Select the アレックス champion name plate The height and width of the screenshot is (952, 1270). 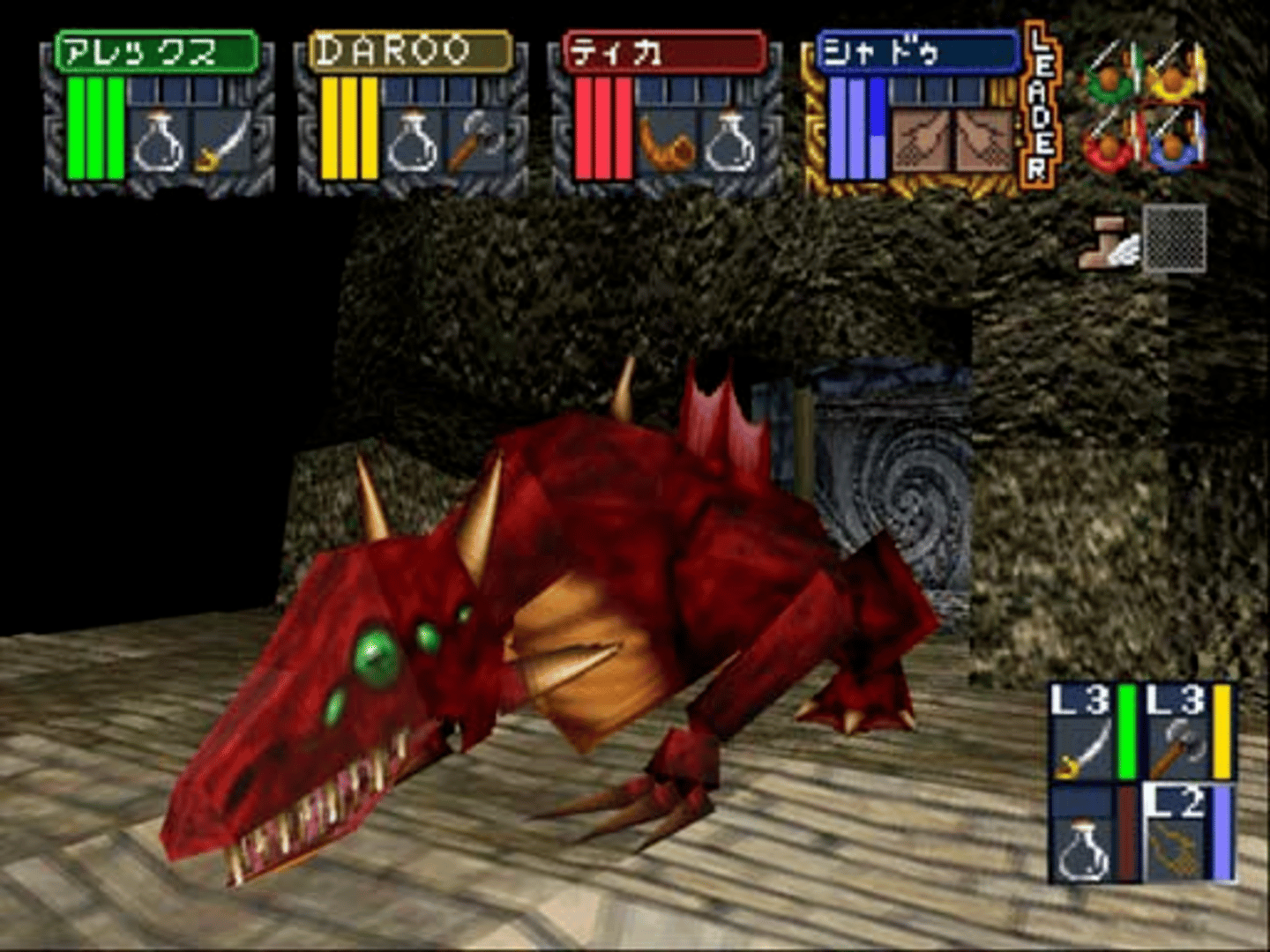156,53
